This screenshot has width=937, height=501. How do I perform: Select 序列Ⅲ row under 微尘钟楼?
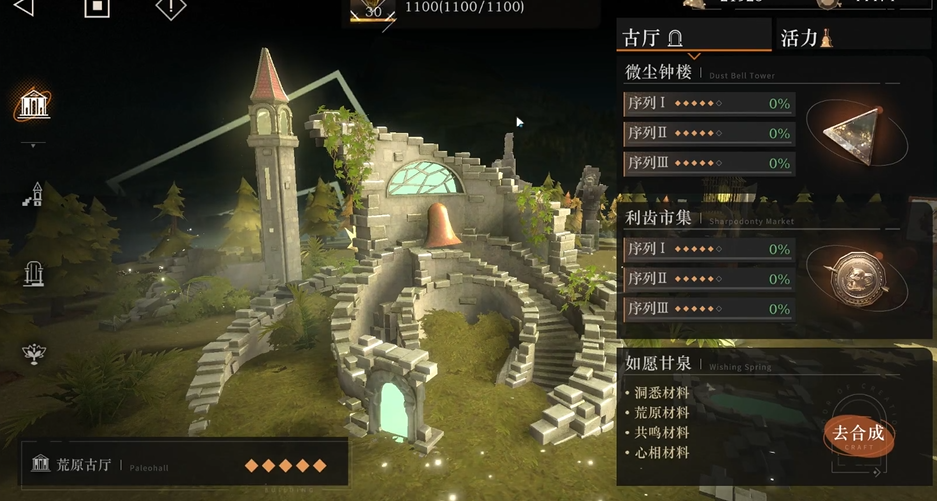pos(709,163)
